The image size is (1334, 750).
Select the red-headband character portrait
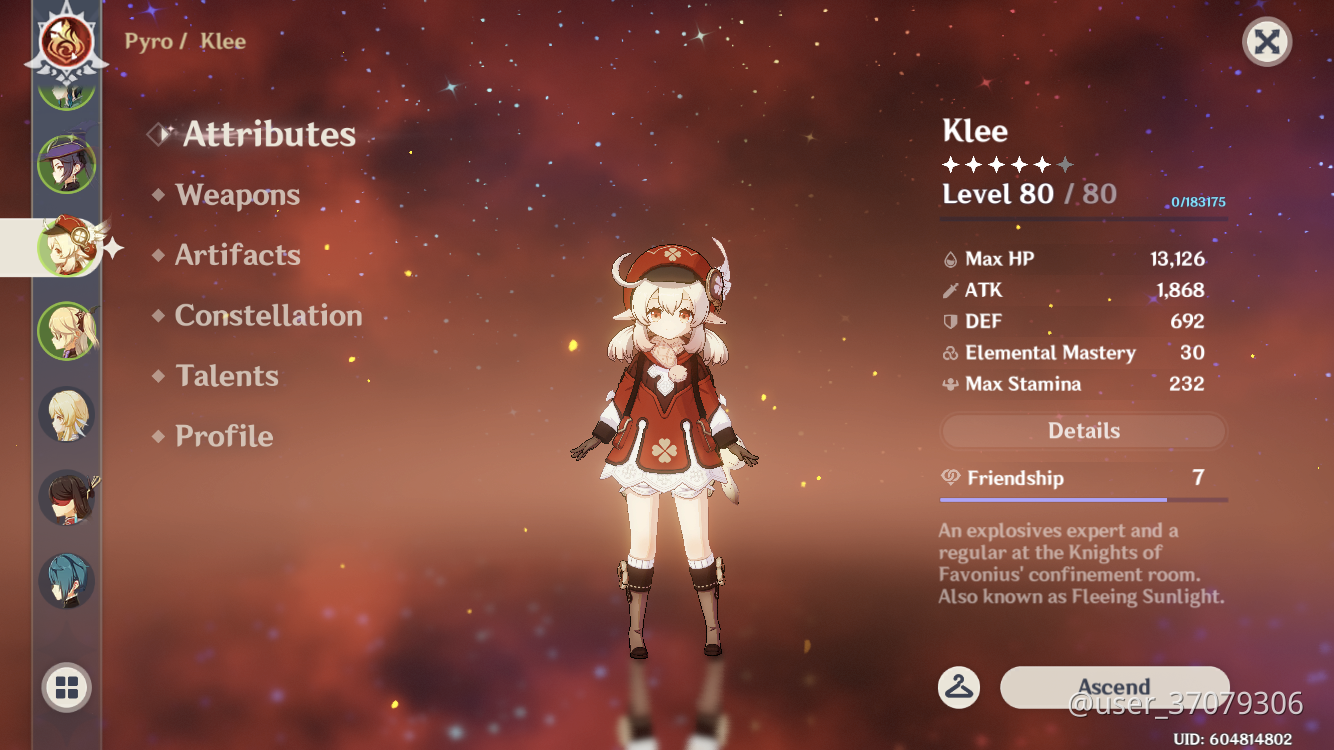66,497
